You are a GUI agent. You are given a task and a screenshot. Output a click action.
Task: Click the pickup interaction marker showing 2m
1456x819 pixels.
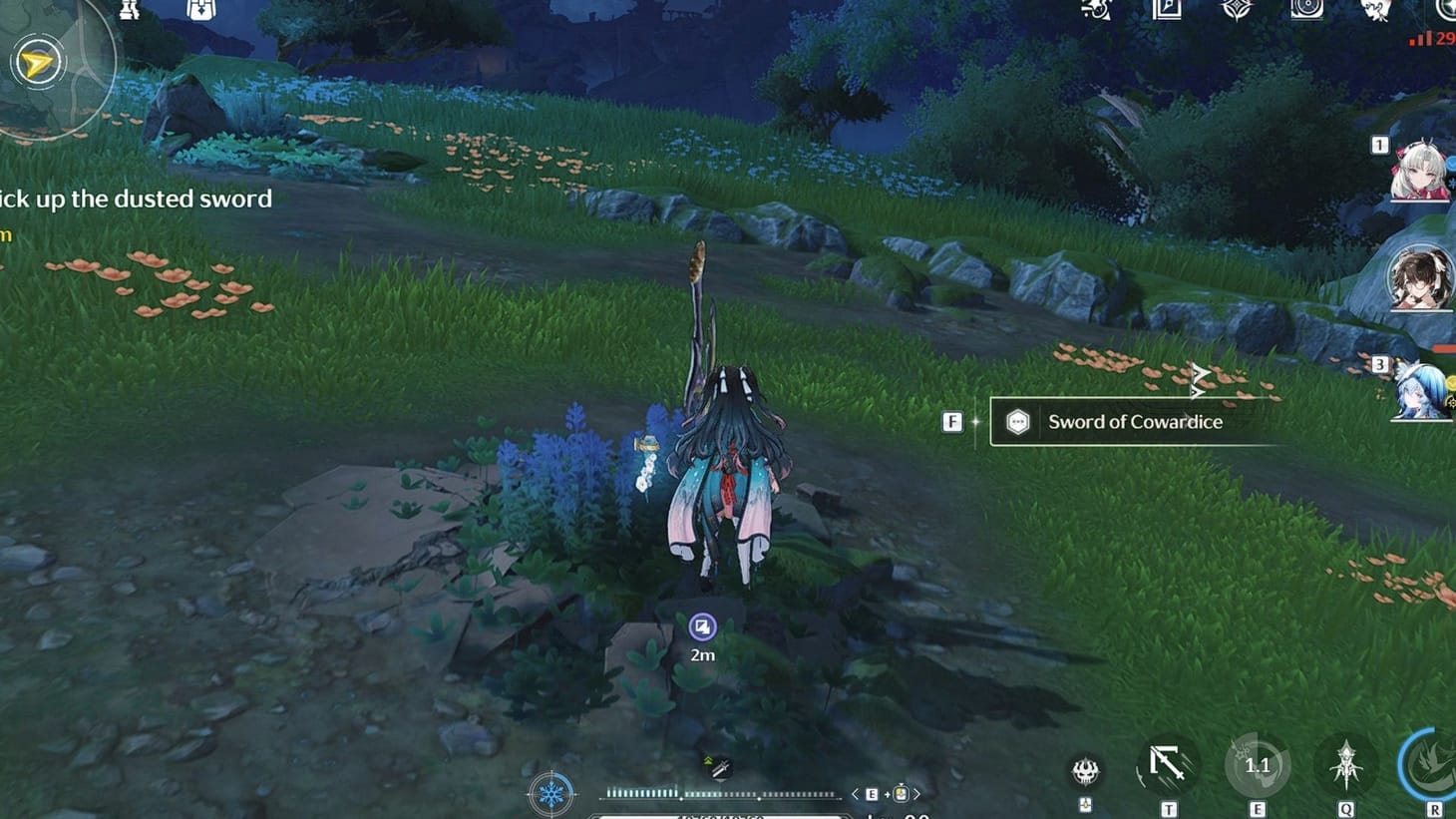tap(702, 626)
